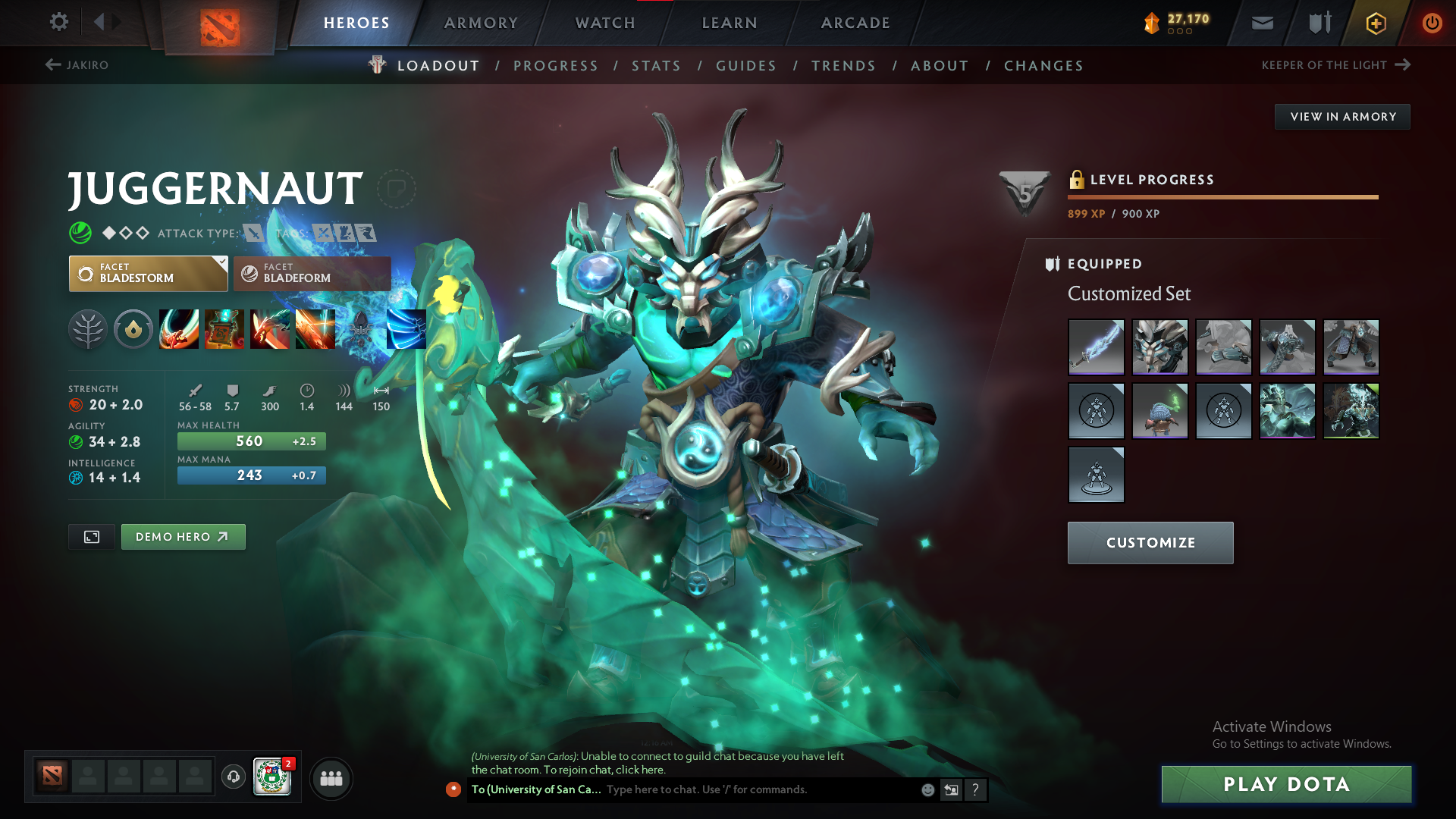Viewport: 1456px width, 819px height.
Task: Switch to the STATS tab
Action: coord(656,66)
